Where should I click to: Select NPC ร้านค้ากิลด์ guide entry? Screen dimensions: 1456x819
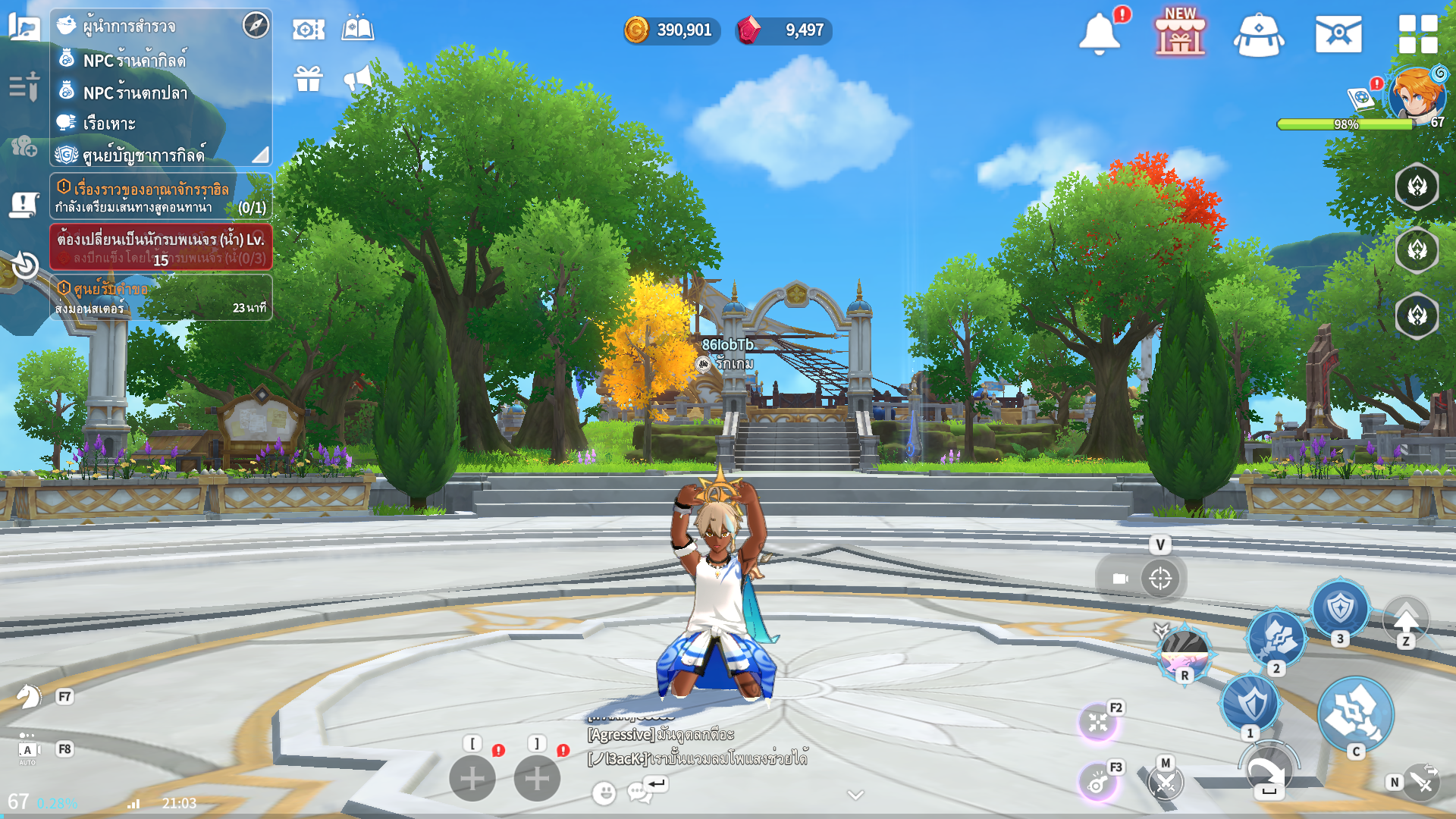pos(134,60)
